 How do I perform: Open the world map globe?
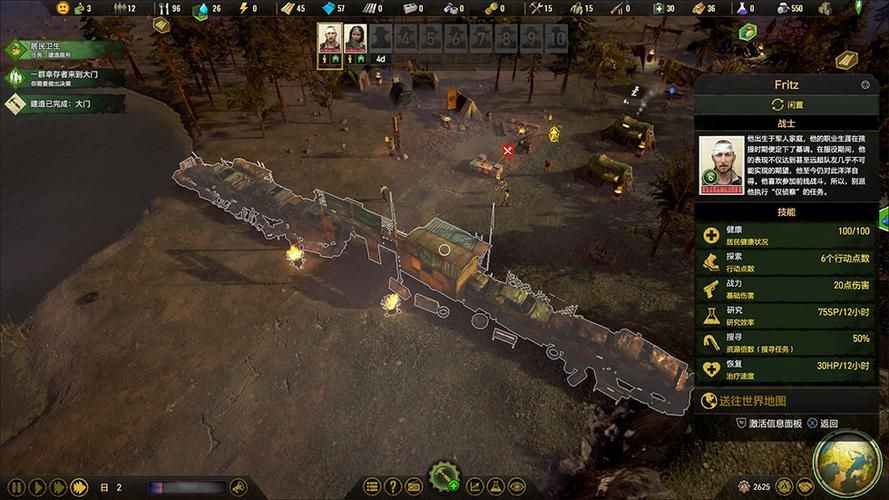(846, 462)
